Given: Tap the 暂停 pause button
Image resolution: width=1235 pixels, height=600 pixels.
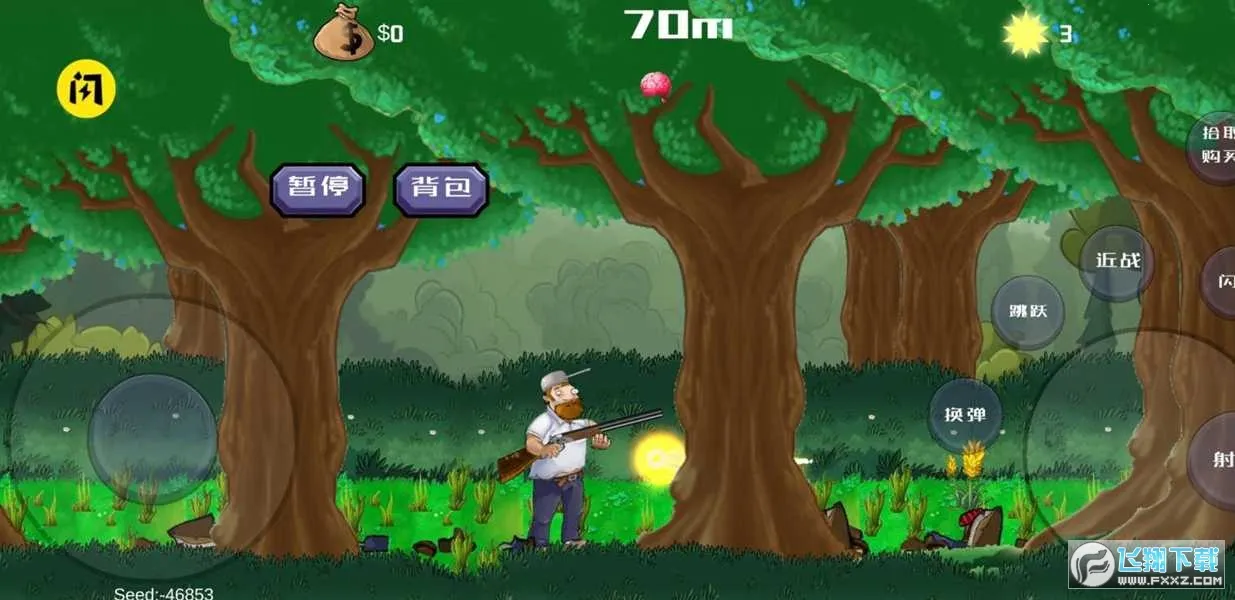Looking at the screenshot, I should click(318, 188).
